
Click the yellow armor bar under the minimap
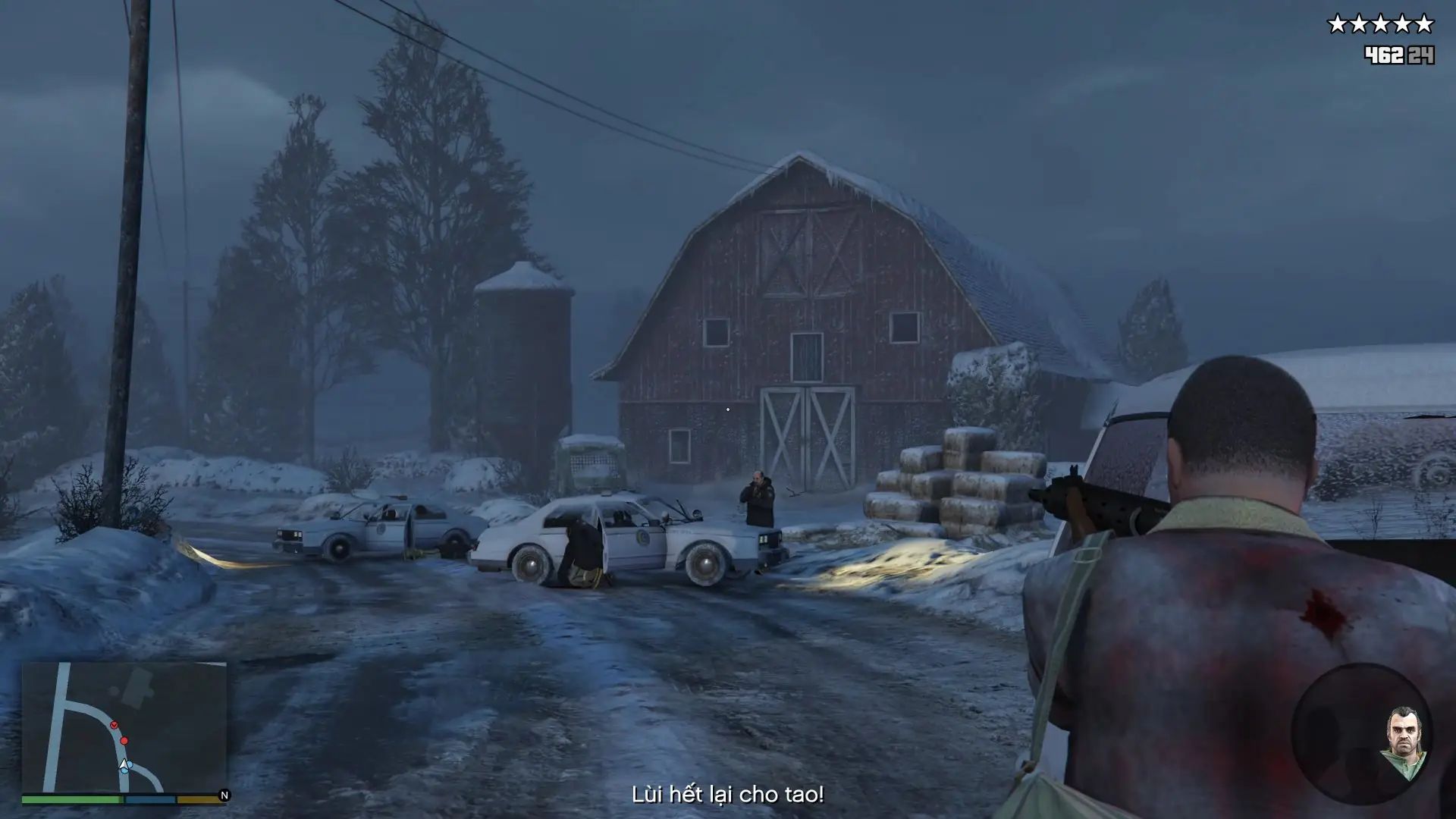tap(197, 798)
